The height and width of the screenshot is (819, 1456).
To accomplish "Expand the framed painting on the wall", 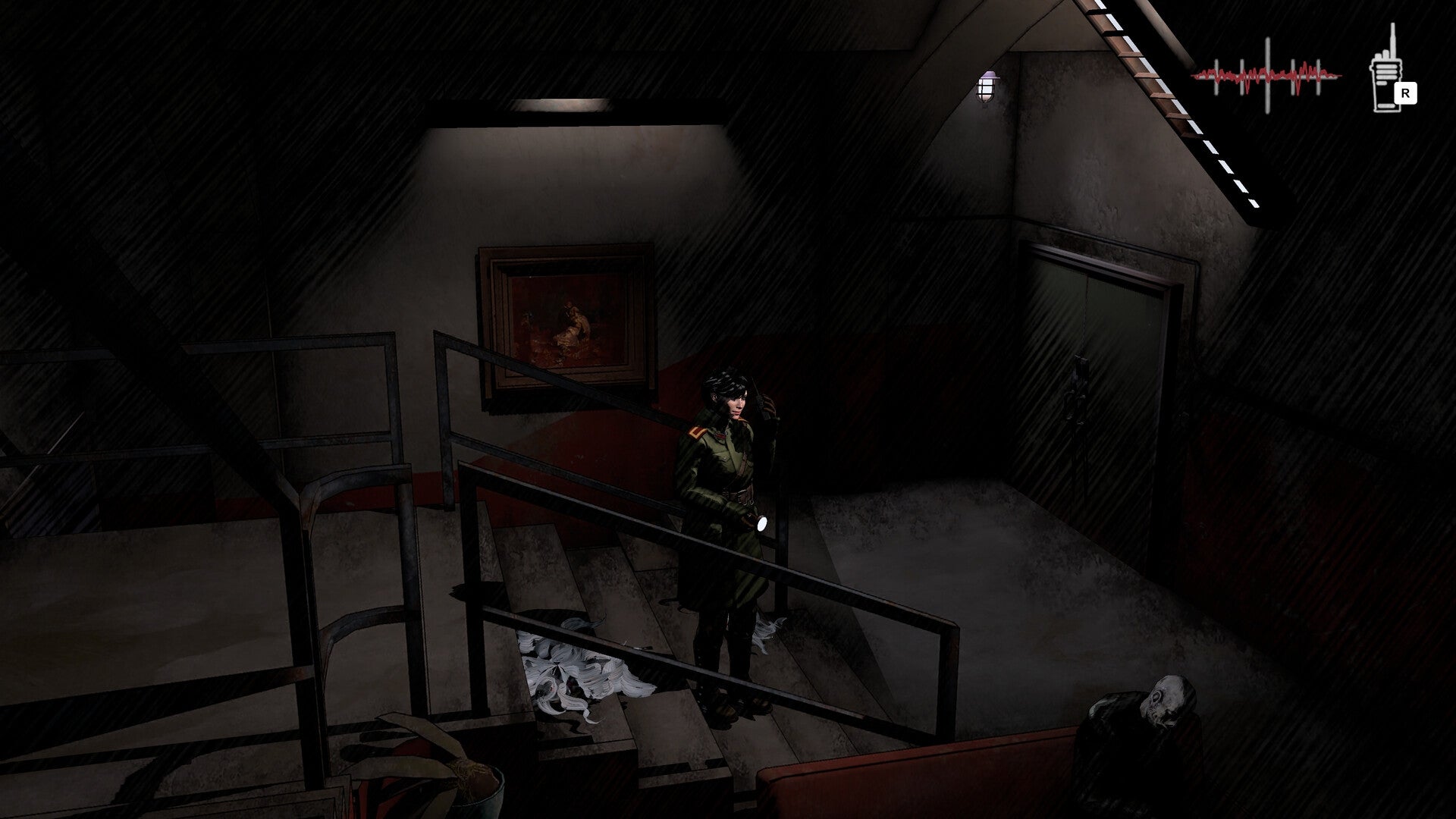I will (565, 318).
